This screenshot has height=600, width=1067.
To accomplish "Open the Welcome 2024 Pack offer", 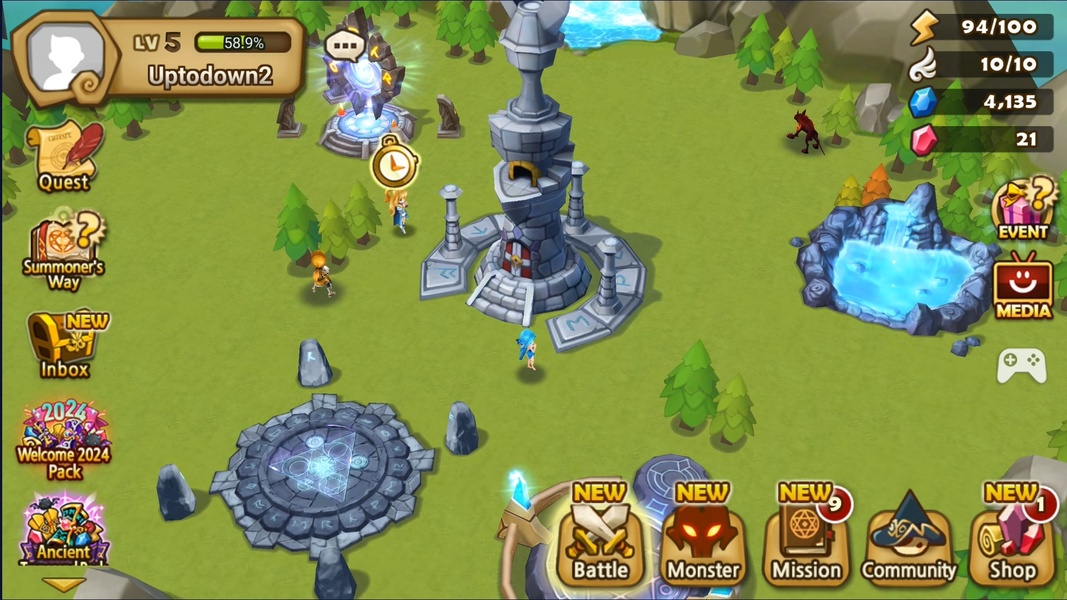I will [64, 440].
